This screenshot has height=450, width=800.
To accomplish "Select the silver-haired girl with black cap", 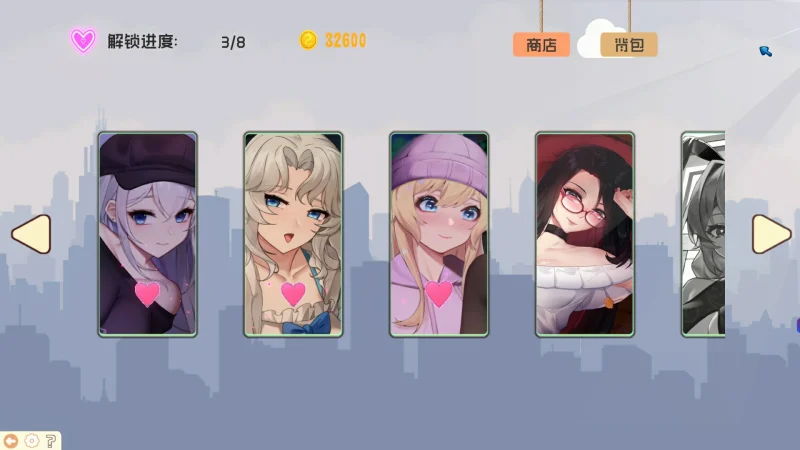I will pyautogui.click(x=147, y=234).
